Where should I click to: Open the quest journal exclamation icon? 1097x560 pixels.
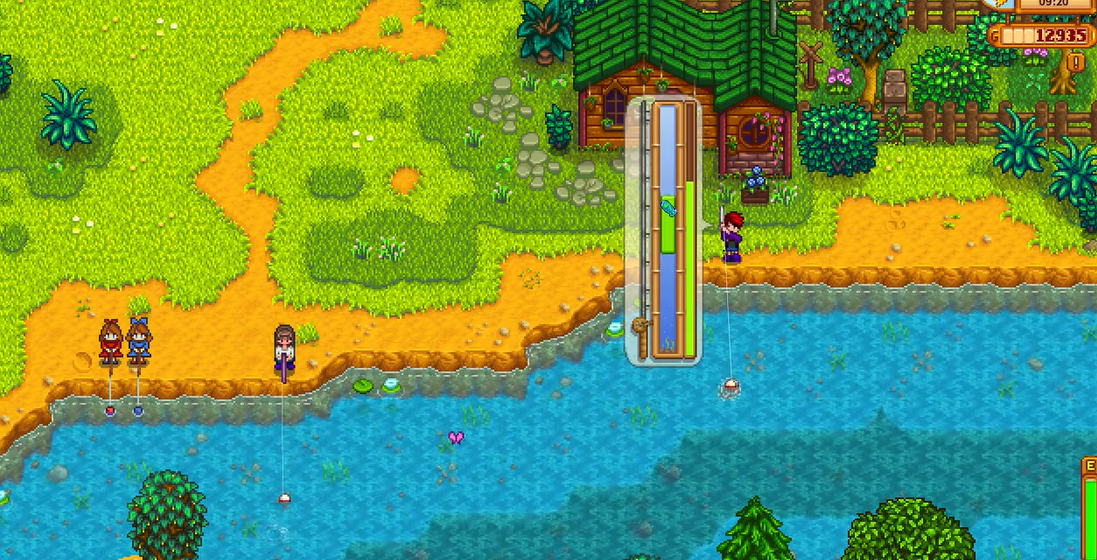tap(1077, 63)
